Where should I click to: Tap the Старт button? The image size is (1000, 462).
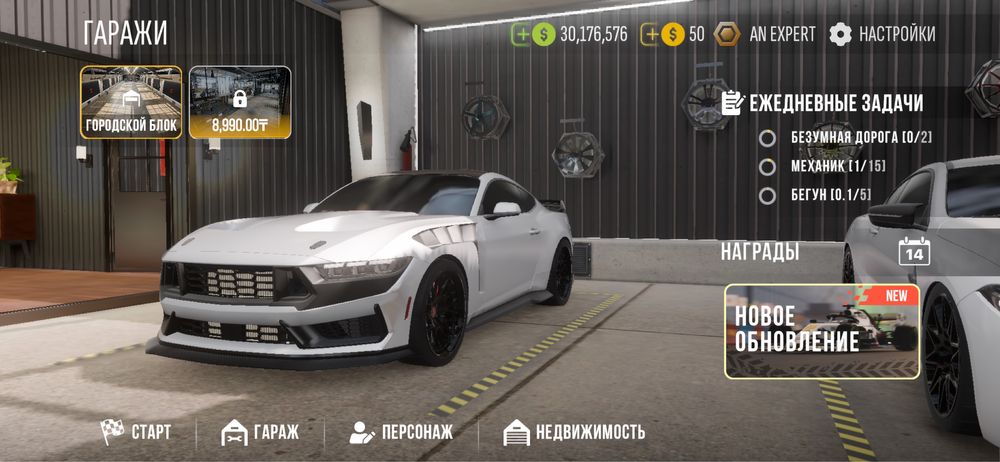136,432
